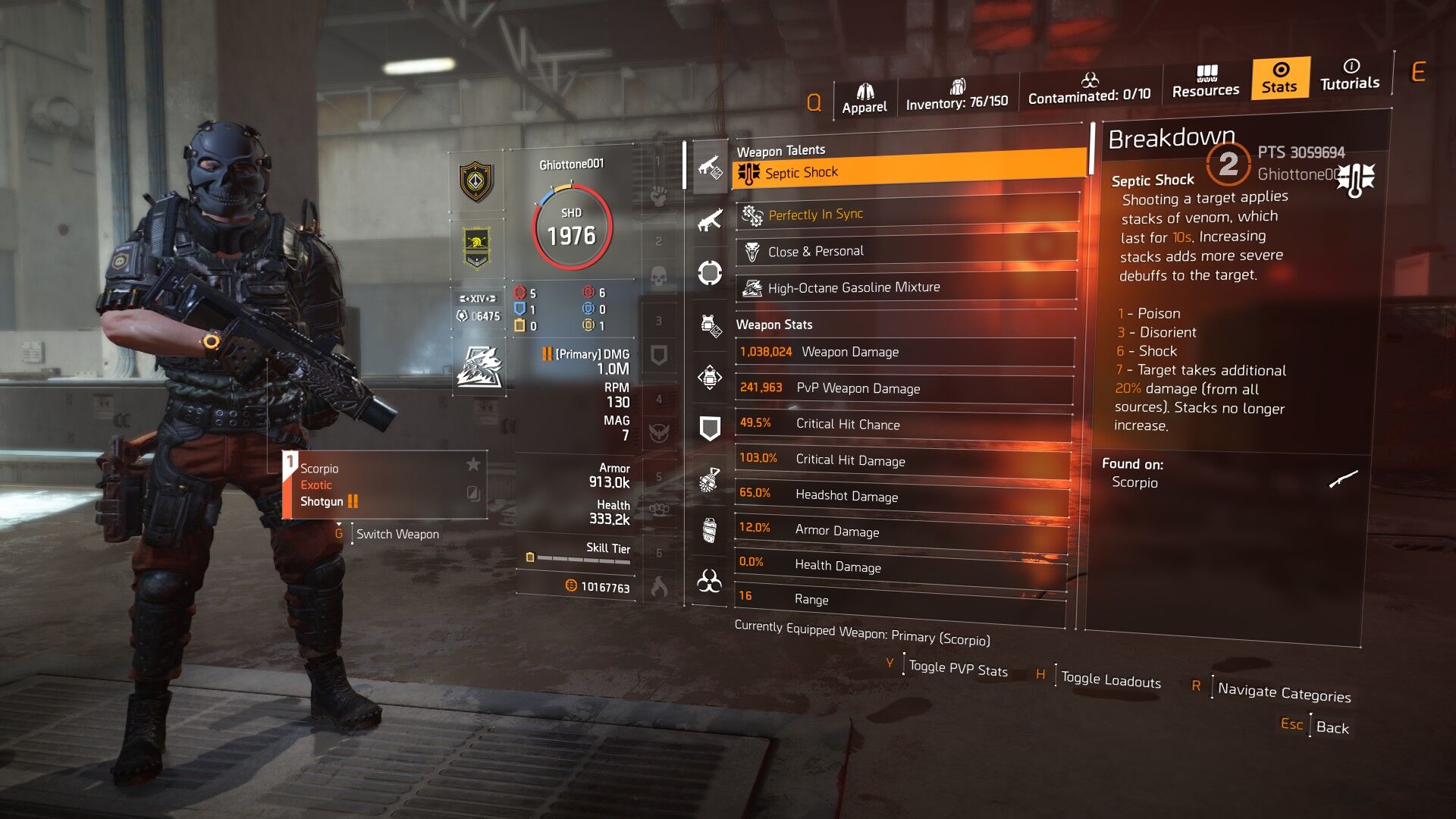
Task: Select the Close & Personal talent
Action: coord(907,251)
